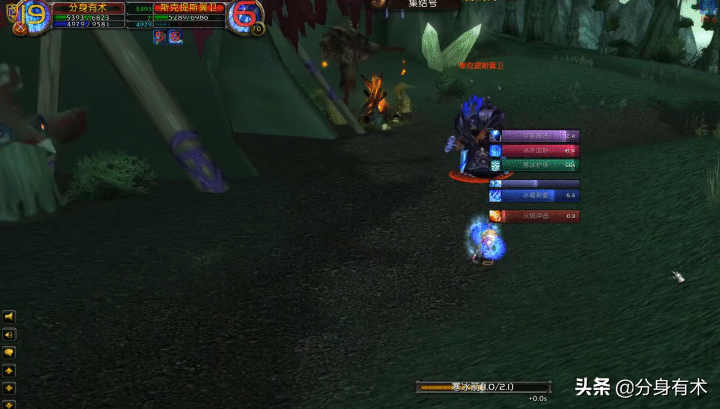Open the chat bubble menu button
Image resolution: width=720 pixels, height=409 pixels.
click(x=9, y=353)
